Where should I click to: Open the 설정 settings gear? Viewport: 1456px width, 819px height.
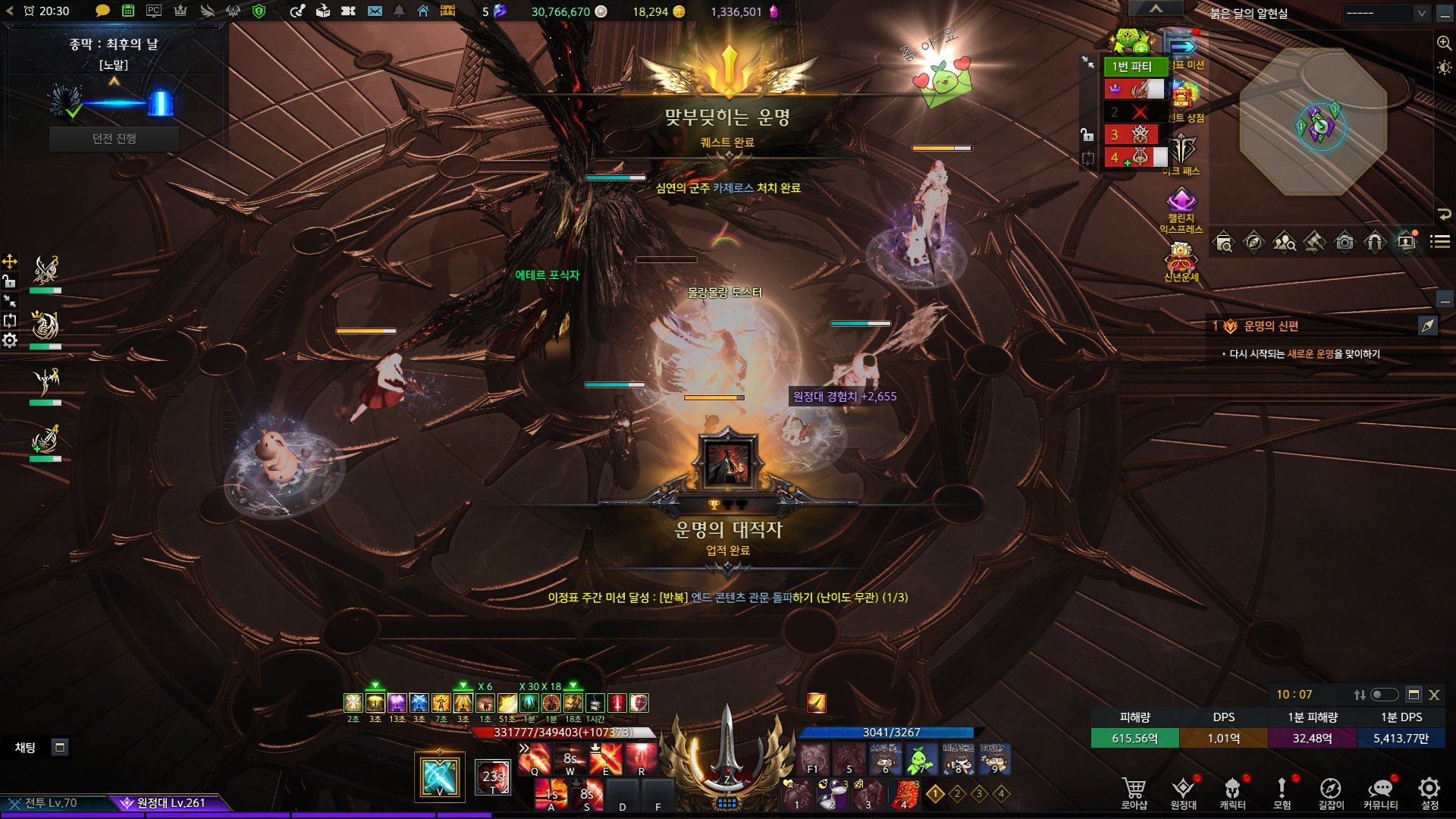point(1429,793)
